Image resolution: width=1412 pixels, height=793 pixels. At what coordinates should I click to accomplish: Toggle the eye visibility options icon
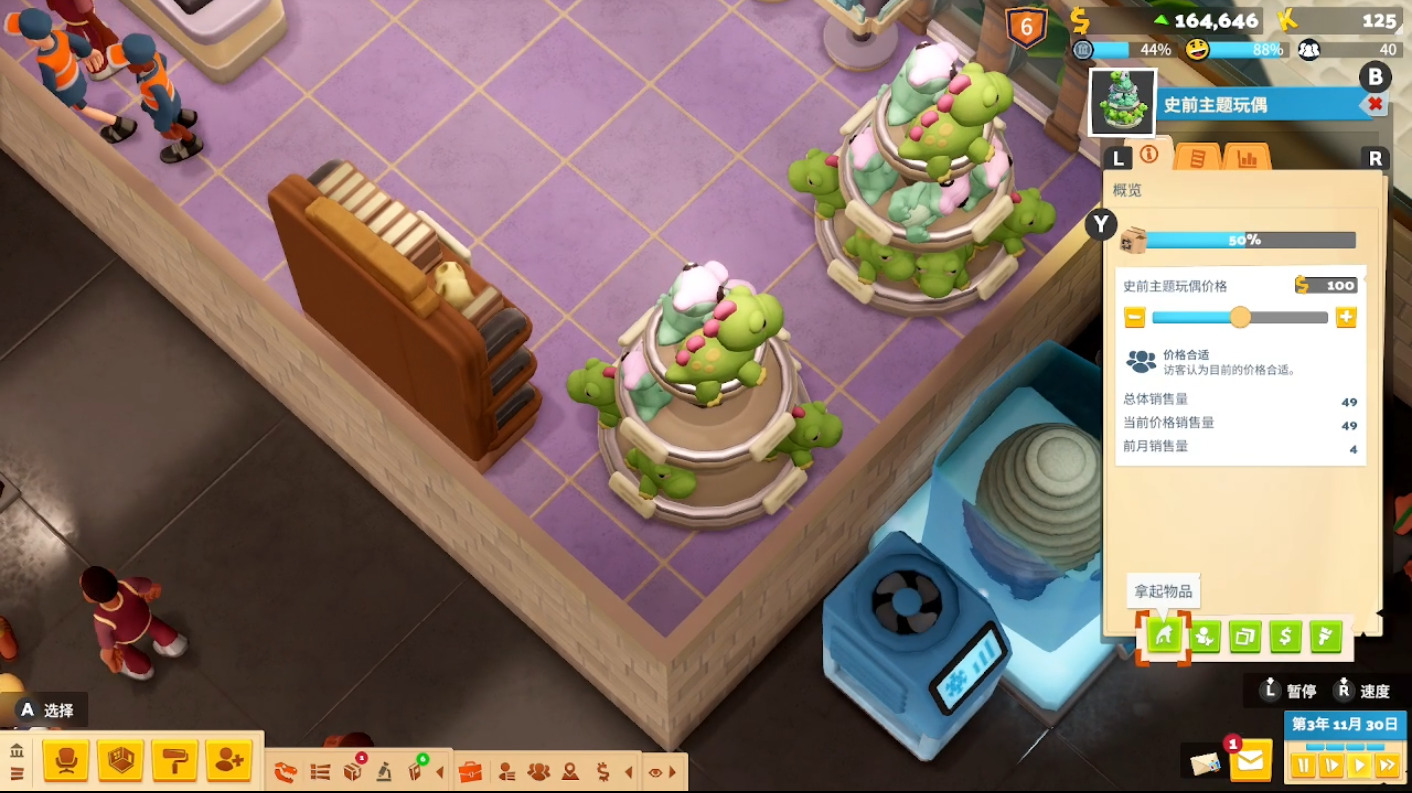pyautogui.click(x=655, y=772)
